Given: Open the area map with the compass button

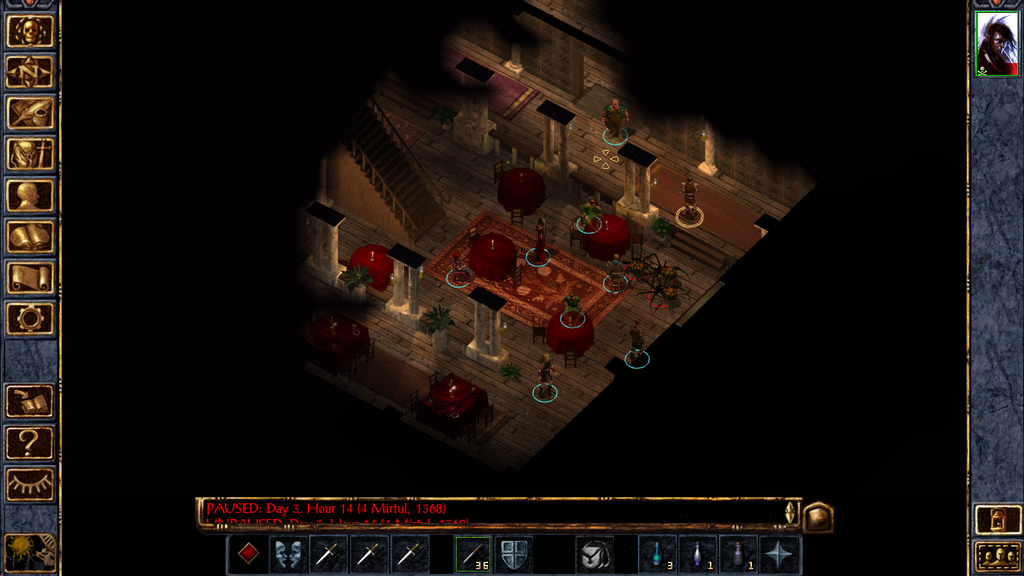Looking at the screenshot, I should point(30,72).
